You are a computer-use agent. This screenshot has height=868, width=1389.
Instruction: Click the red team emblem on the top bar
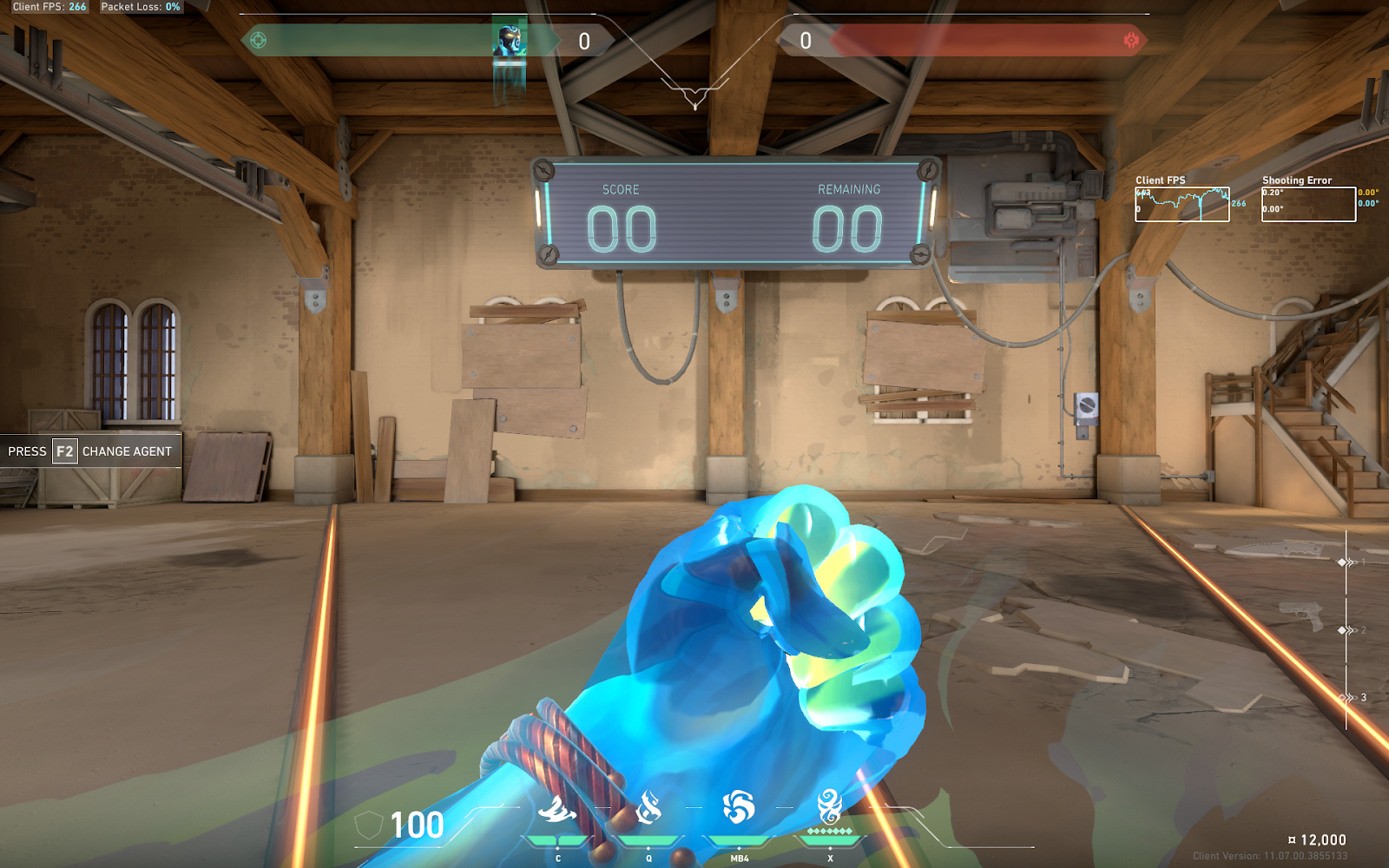pyautogui.click(x=1131, y=40)
